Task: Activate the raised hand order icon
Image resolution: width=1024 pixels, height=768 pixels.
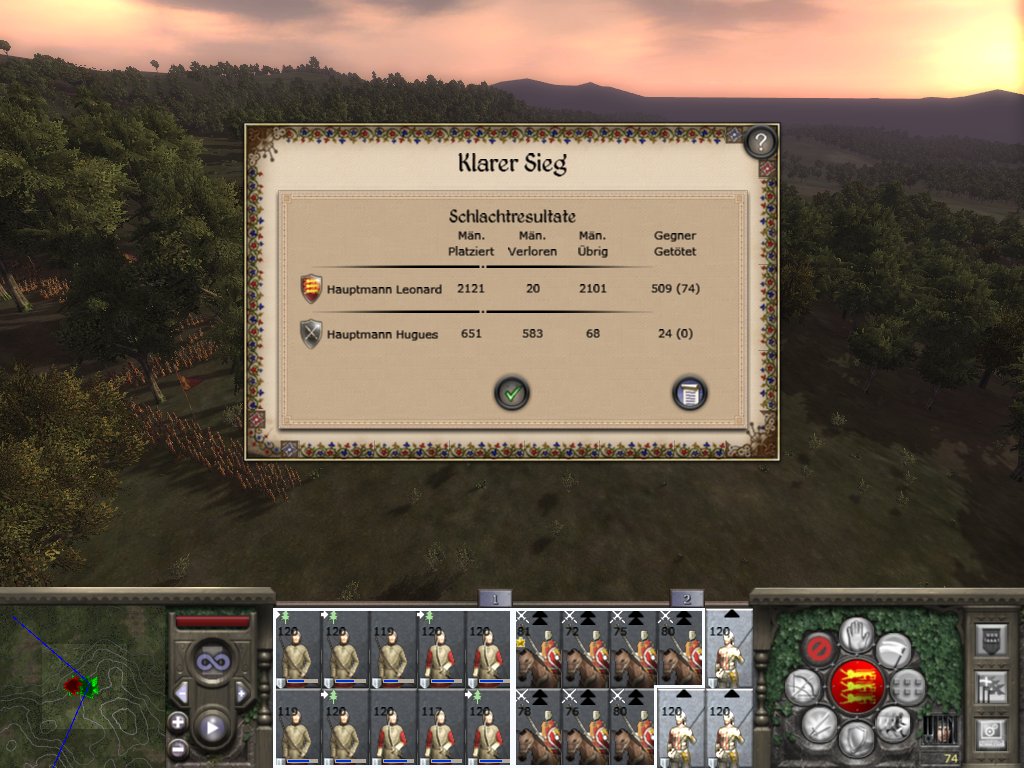Action: [x=856, y=632]
